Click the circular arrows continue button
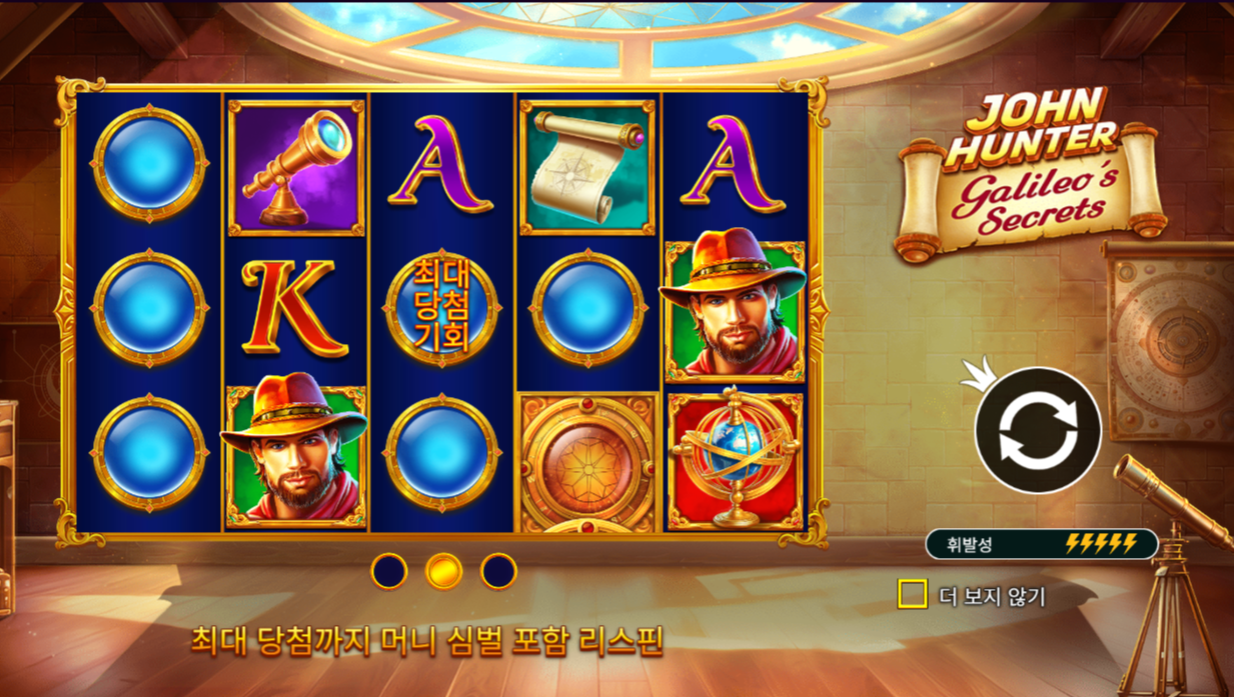1234x697 pixels. click(1037, 431)
